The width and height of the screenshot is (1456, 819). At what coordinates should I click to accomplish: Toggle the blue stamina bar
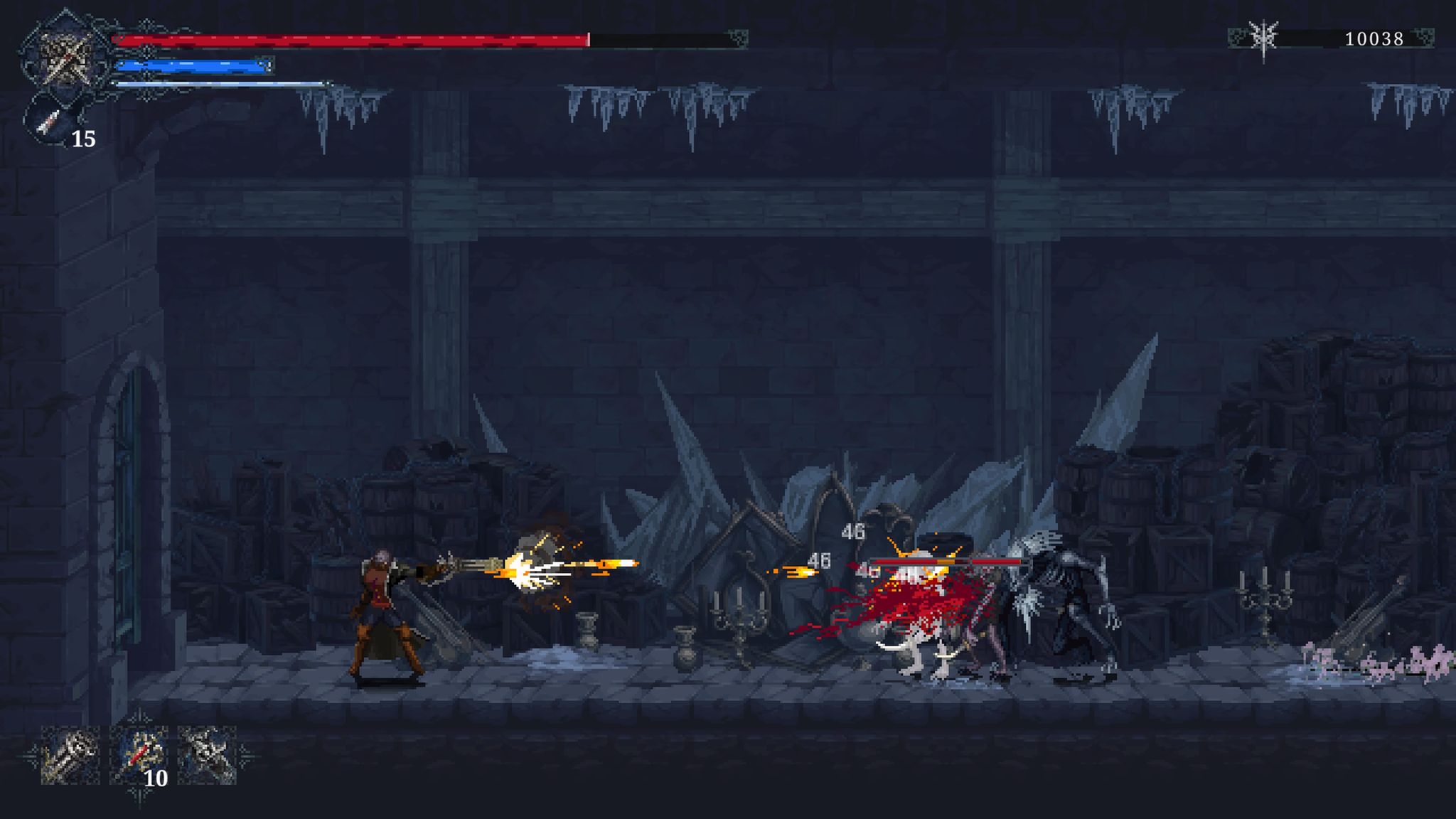[x=192, y=68]
